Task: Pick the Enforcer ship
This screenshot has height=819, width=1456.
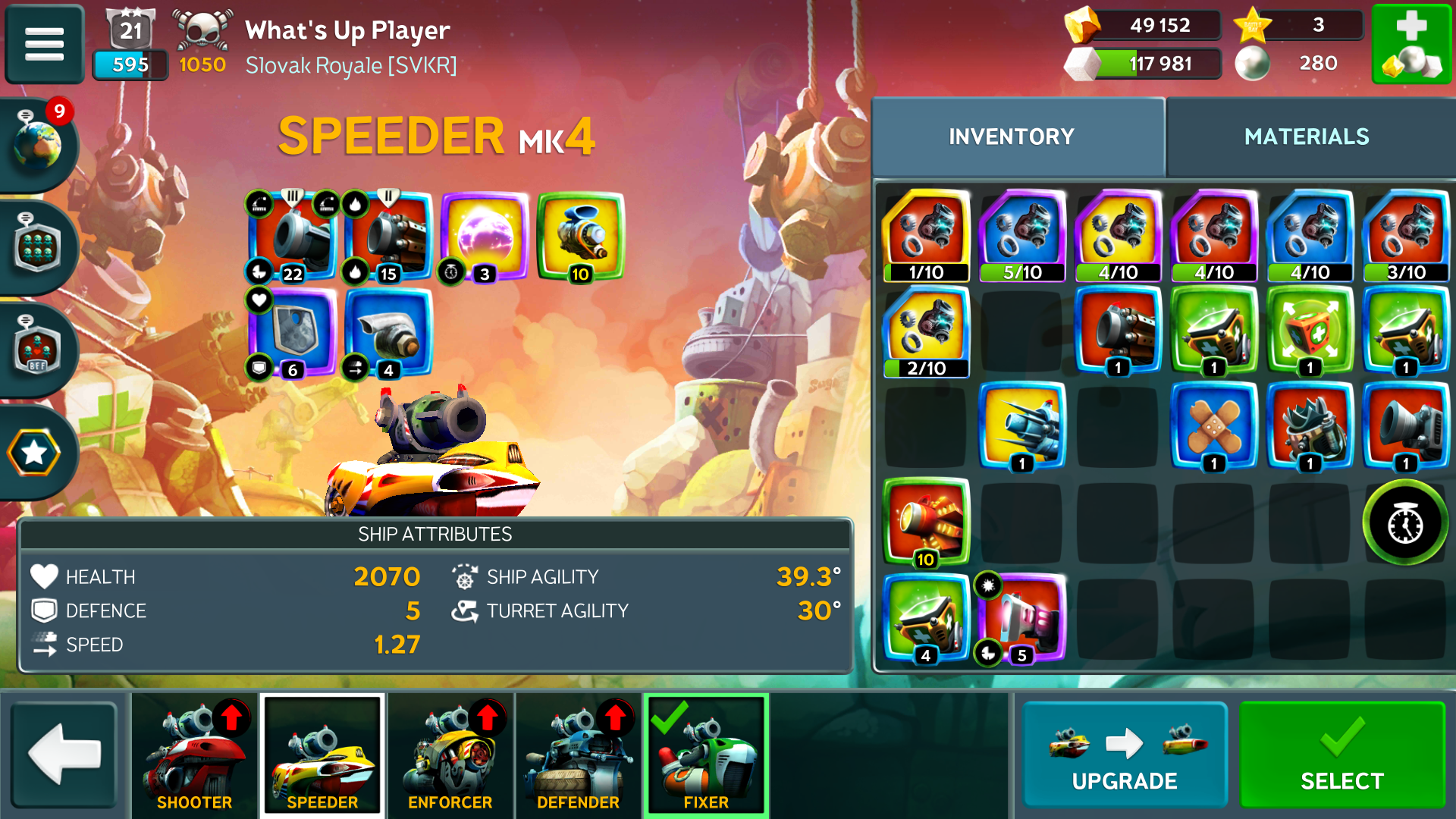Action: (x=450, y=755)
